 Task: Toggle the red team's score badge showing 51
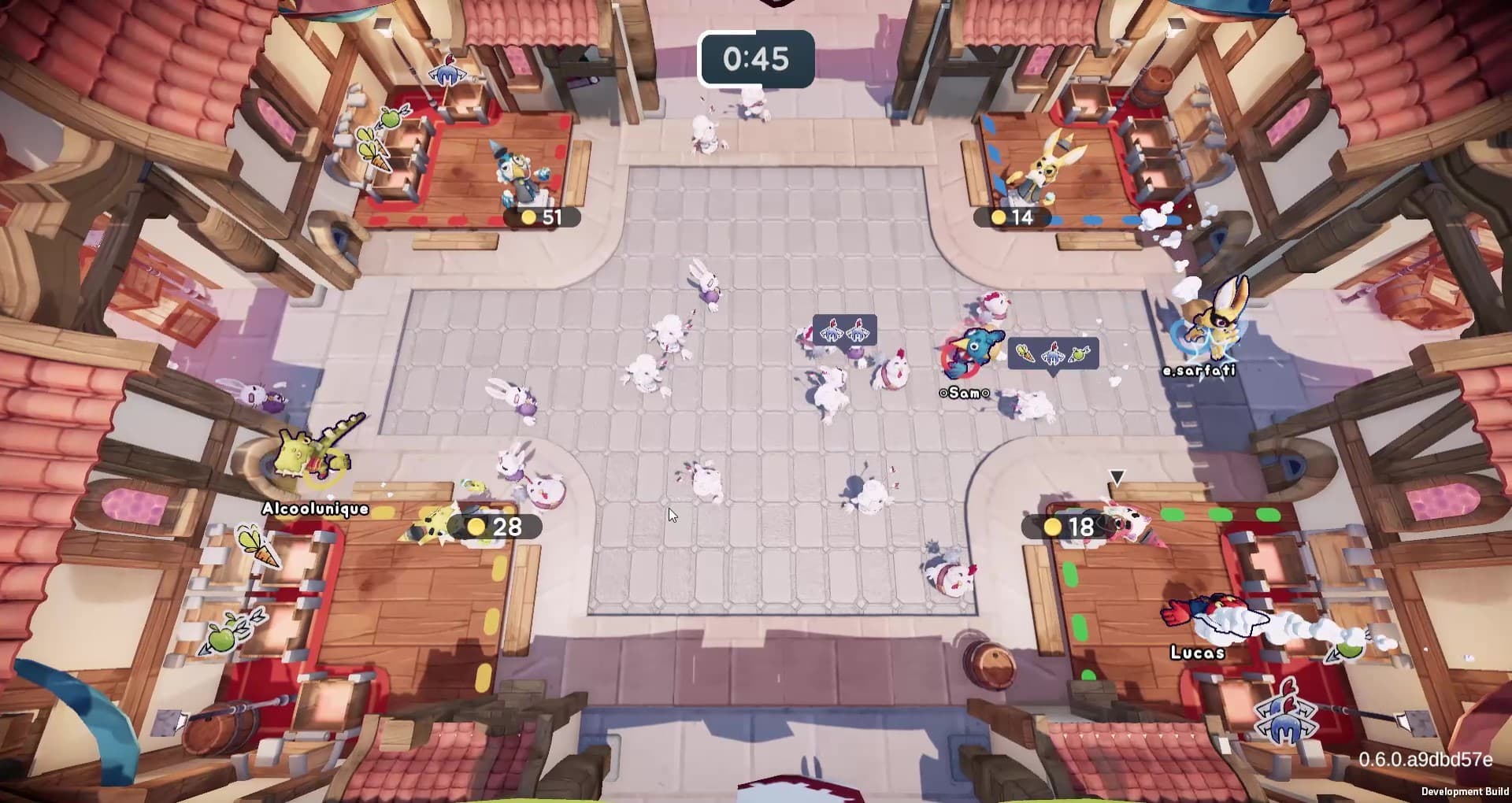(x=541, y=216)
